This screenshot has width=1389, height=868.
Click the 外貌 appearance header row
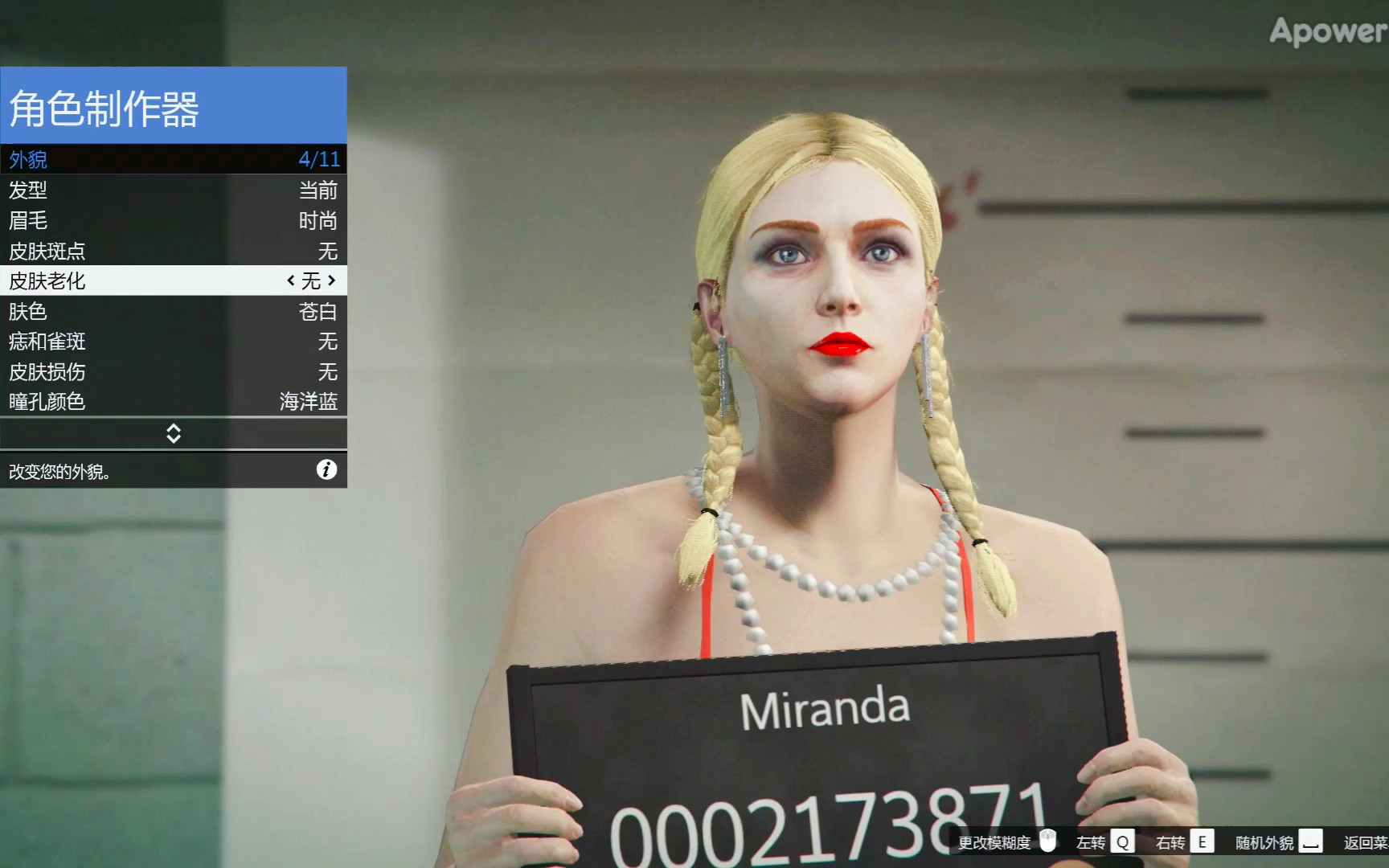(173, 159)
